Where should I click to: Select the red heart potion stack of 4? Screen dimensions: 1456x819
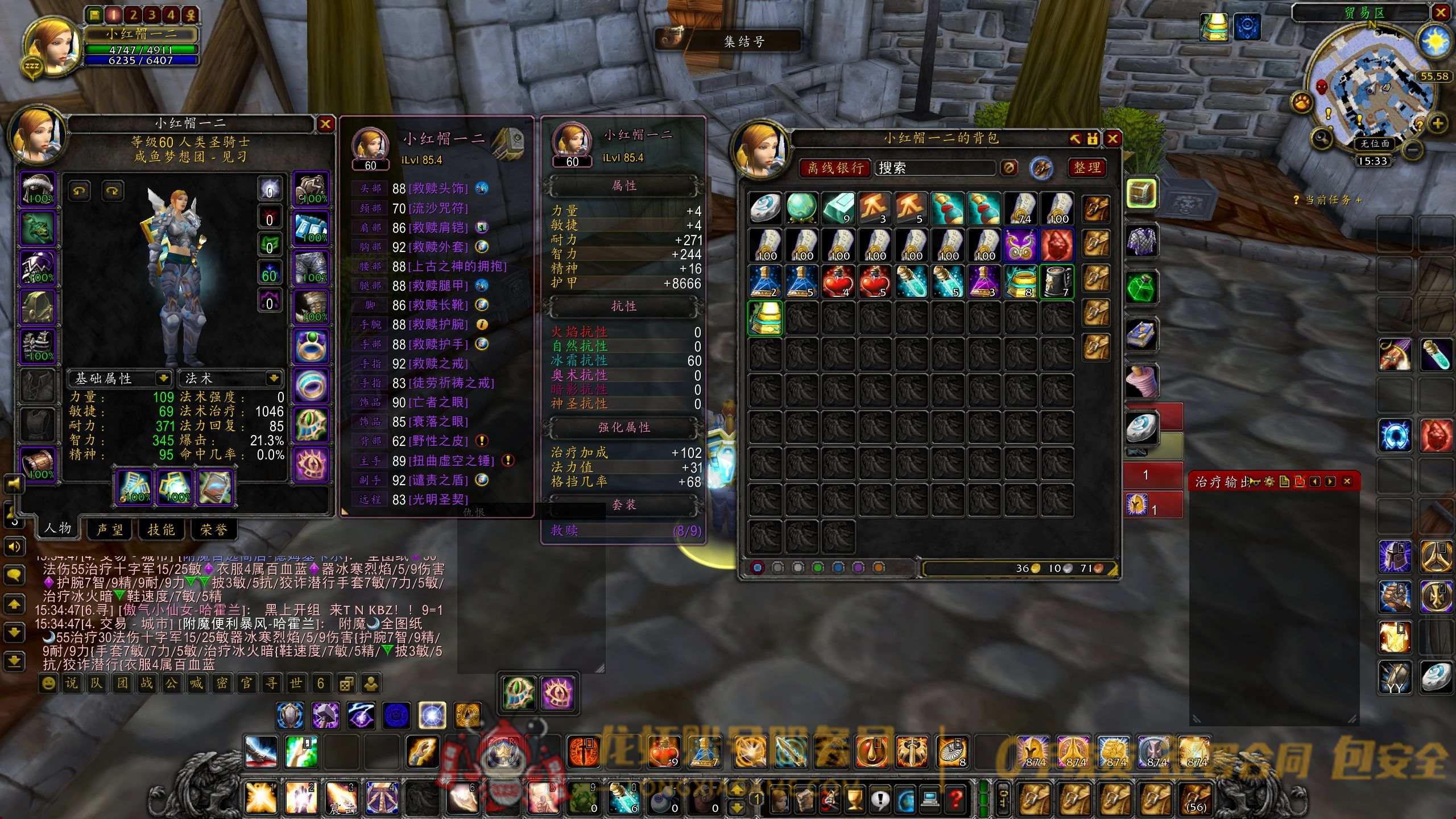point(838,282)
